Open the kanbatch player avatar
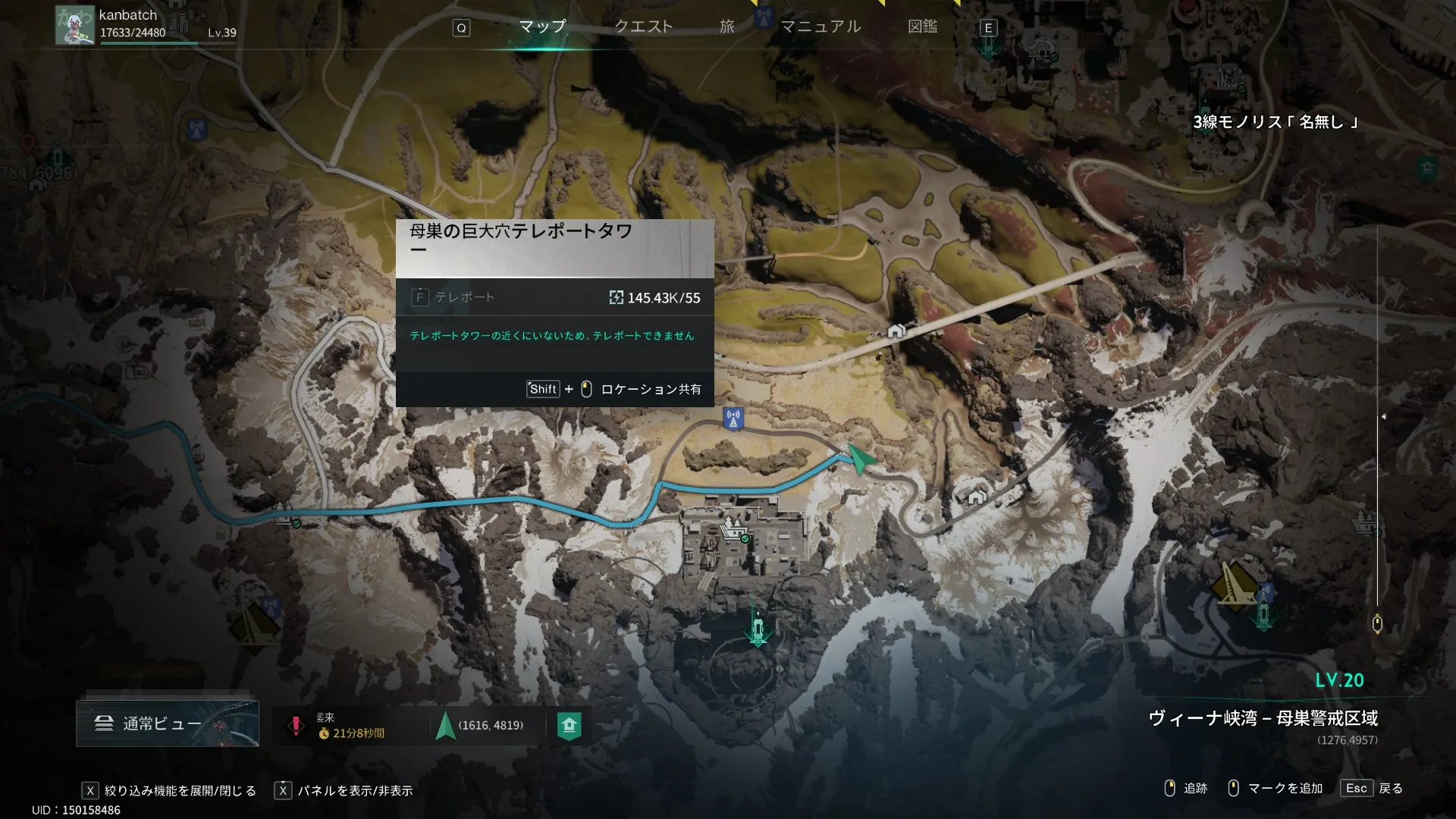1456x819 pixels. click(74, 26)
